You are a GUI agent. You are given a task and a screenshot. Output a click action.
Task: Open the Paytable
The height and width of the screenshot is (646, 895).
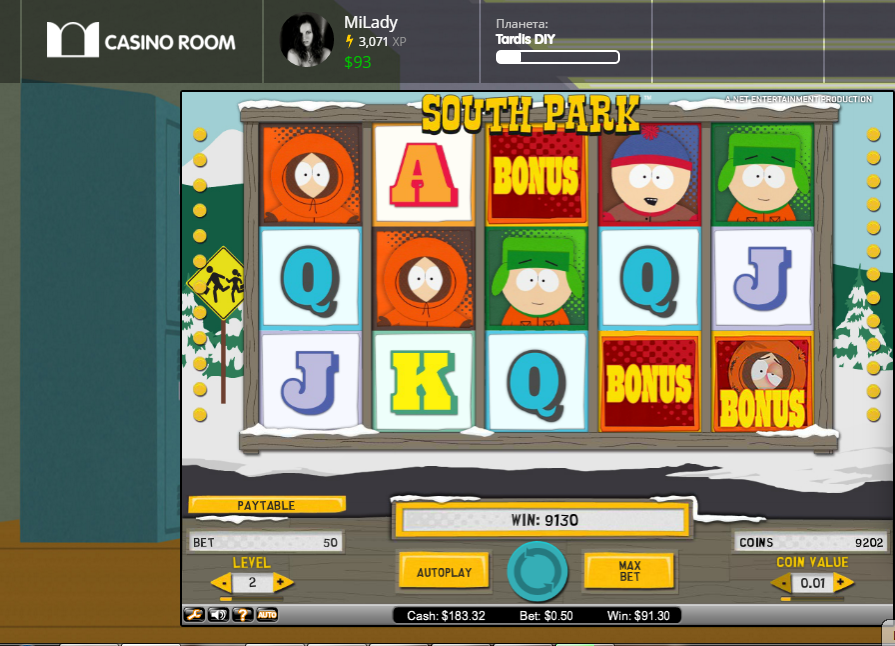click(x=266, y=506)
